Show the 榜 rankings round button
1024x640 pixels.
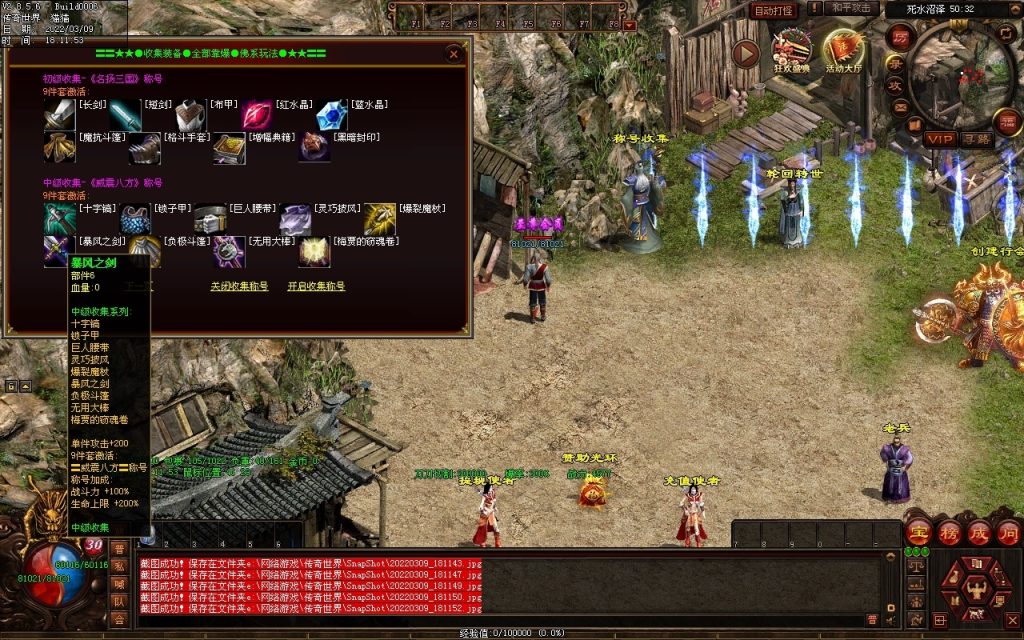(x=948, y=531)
